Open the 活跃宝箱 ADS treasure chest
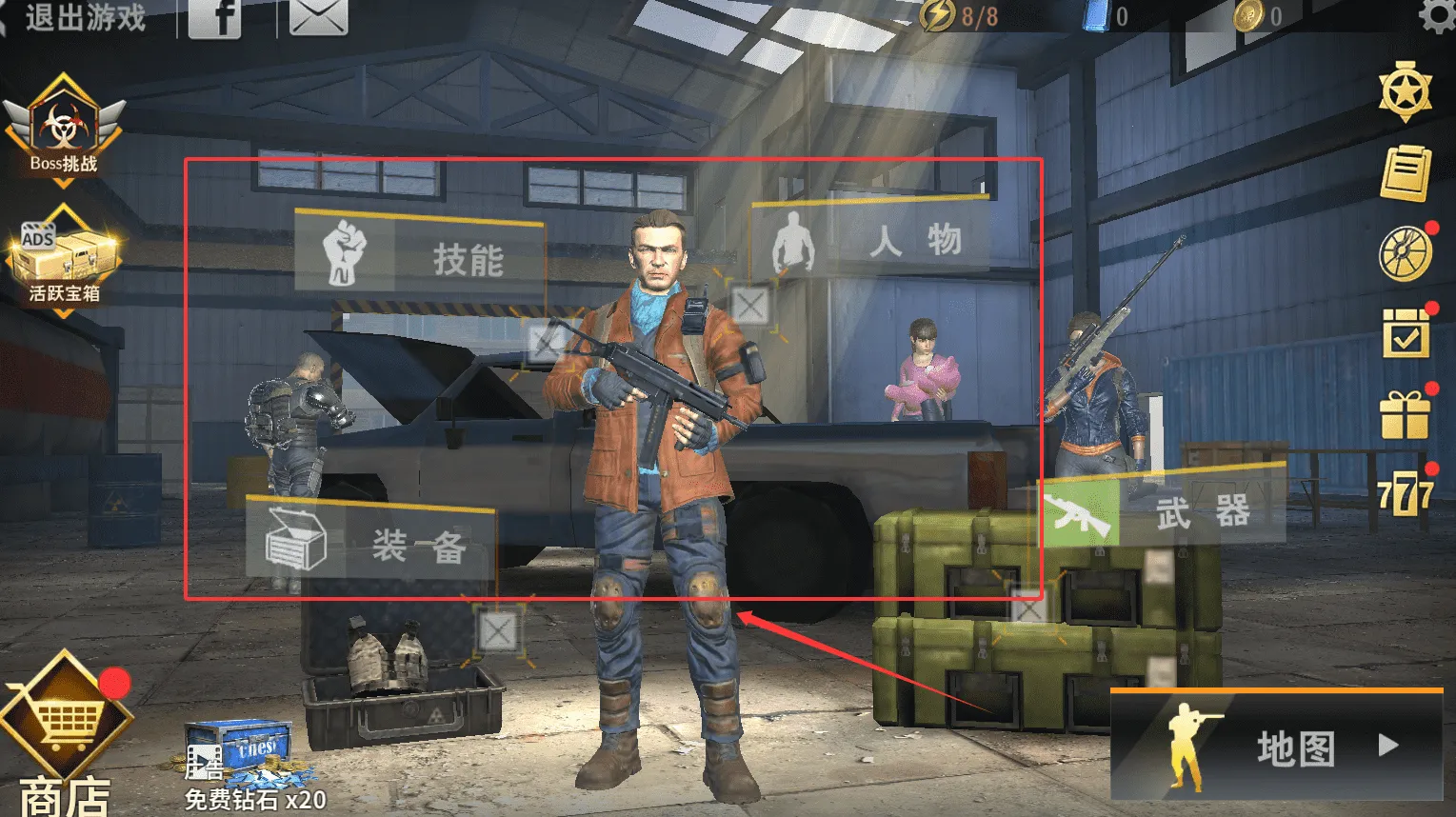The width and height of the screenshot is (1456, 817). click(x=64, y=259)
